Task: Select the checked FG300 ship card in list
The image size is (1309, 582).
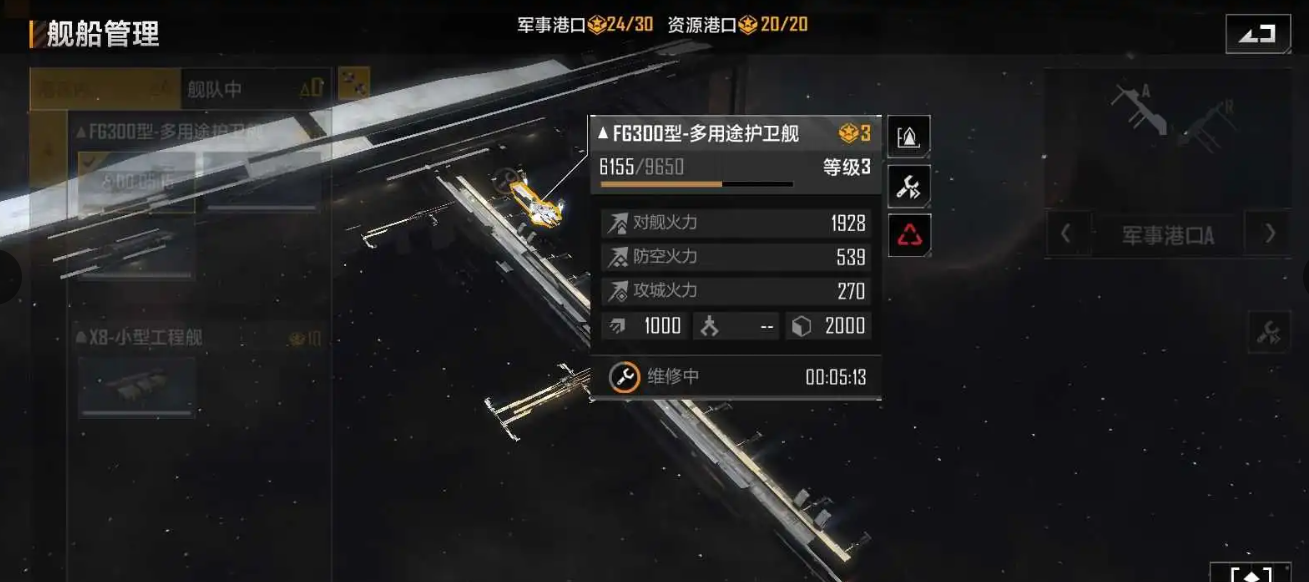Action: (137, 180)
